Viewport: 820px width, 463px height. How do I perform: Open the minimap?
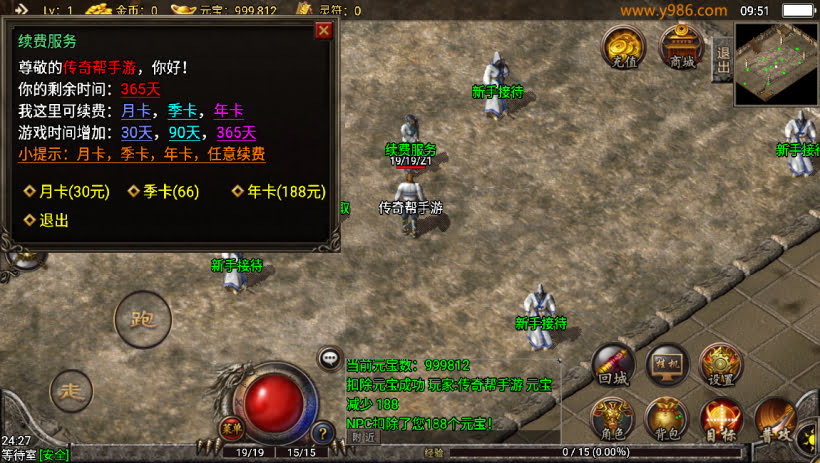[777, 62]
